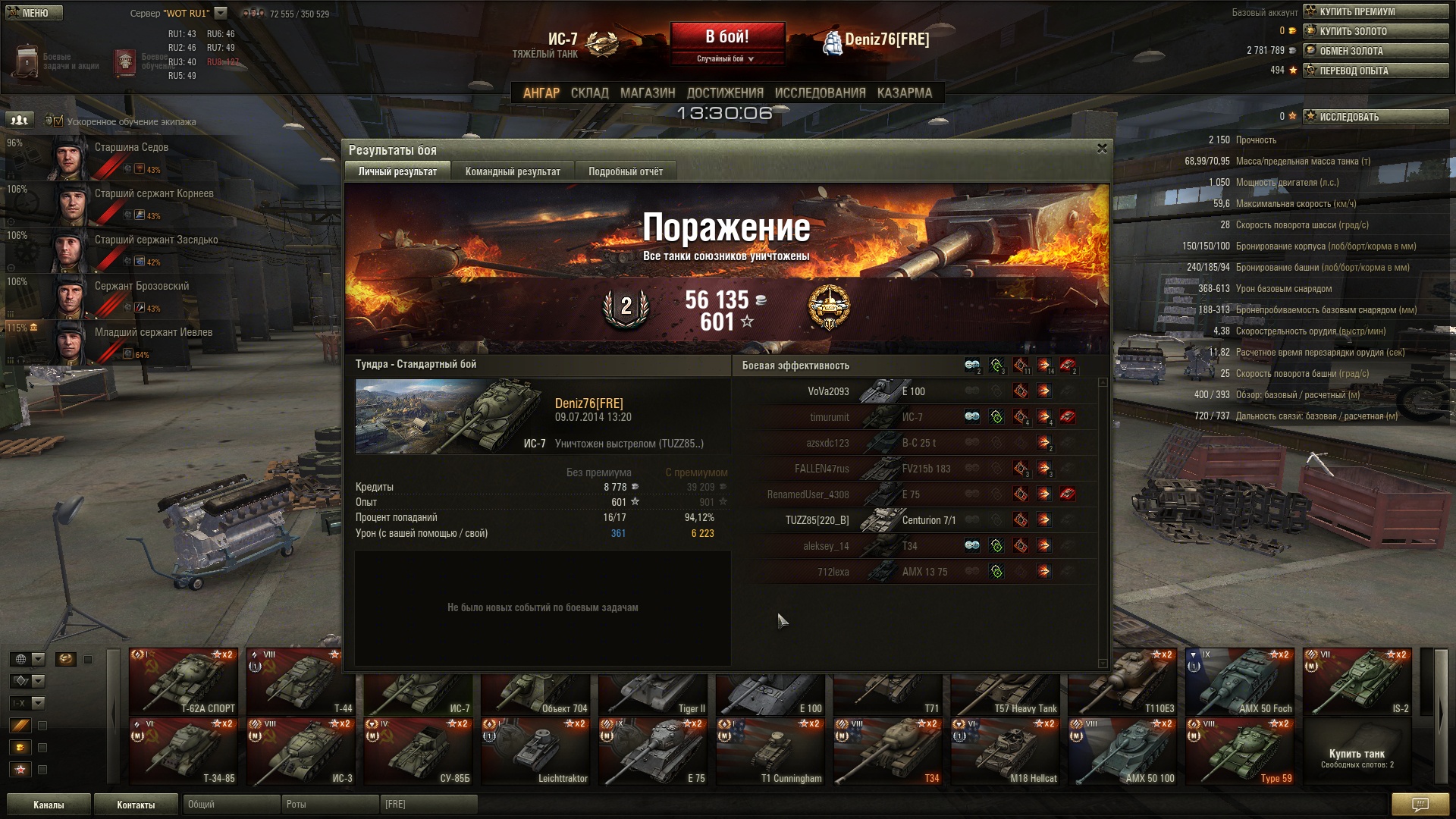The height and width of the screenshot is (819, 1456).
Task: Open the ИССЛЕДОВАНИЯ section
Action: (820, 93)
